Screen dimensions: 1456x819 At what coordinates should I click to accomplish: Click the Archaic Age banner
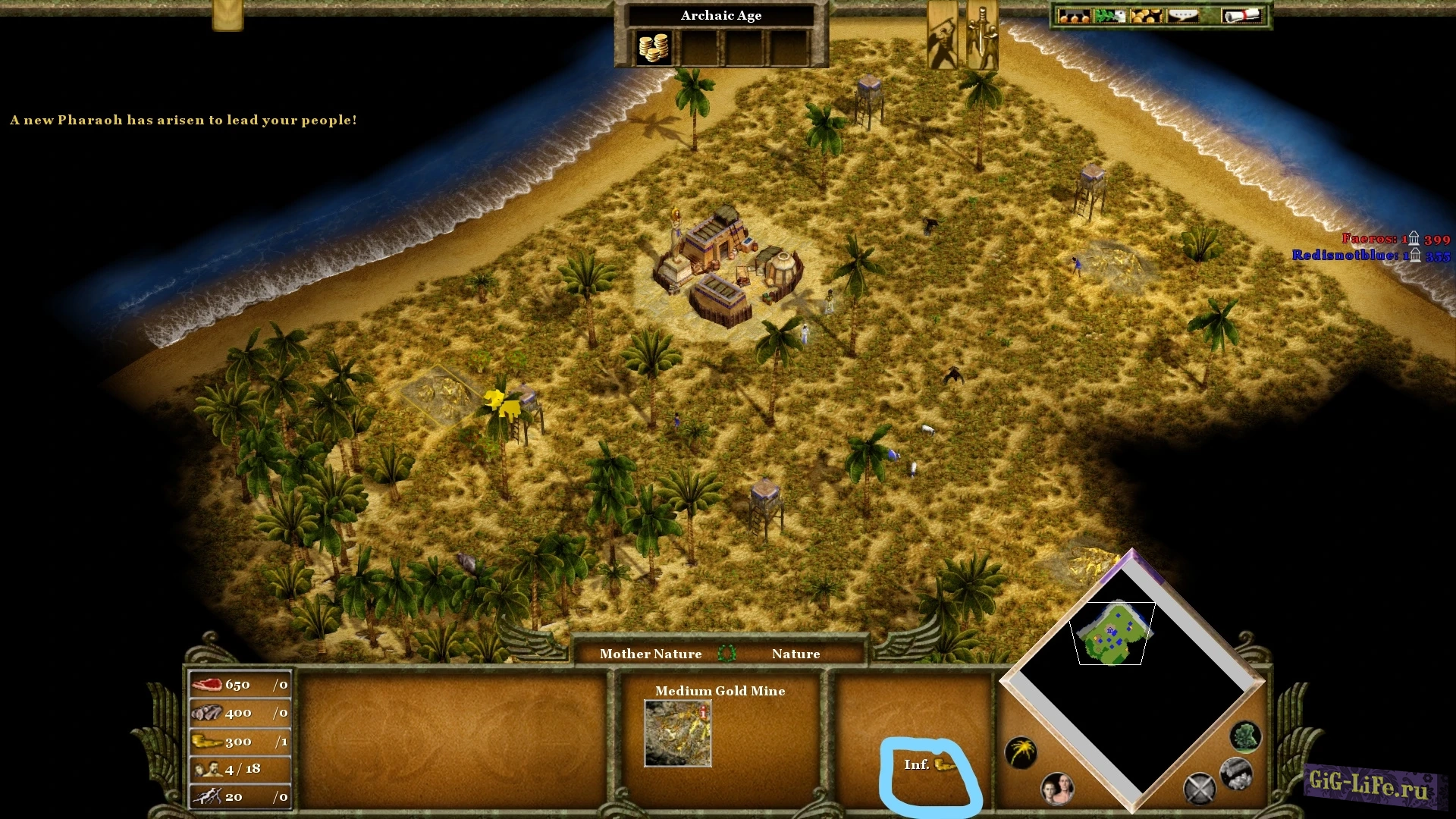click(x=721, y=15)
